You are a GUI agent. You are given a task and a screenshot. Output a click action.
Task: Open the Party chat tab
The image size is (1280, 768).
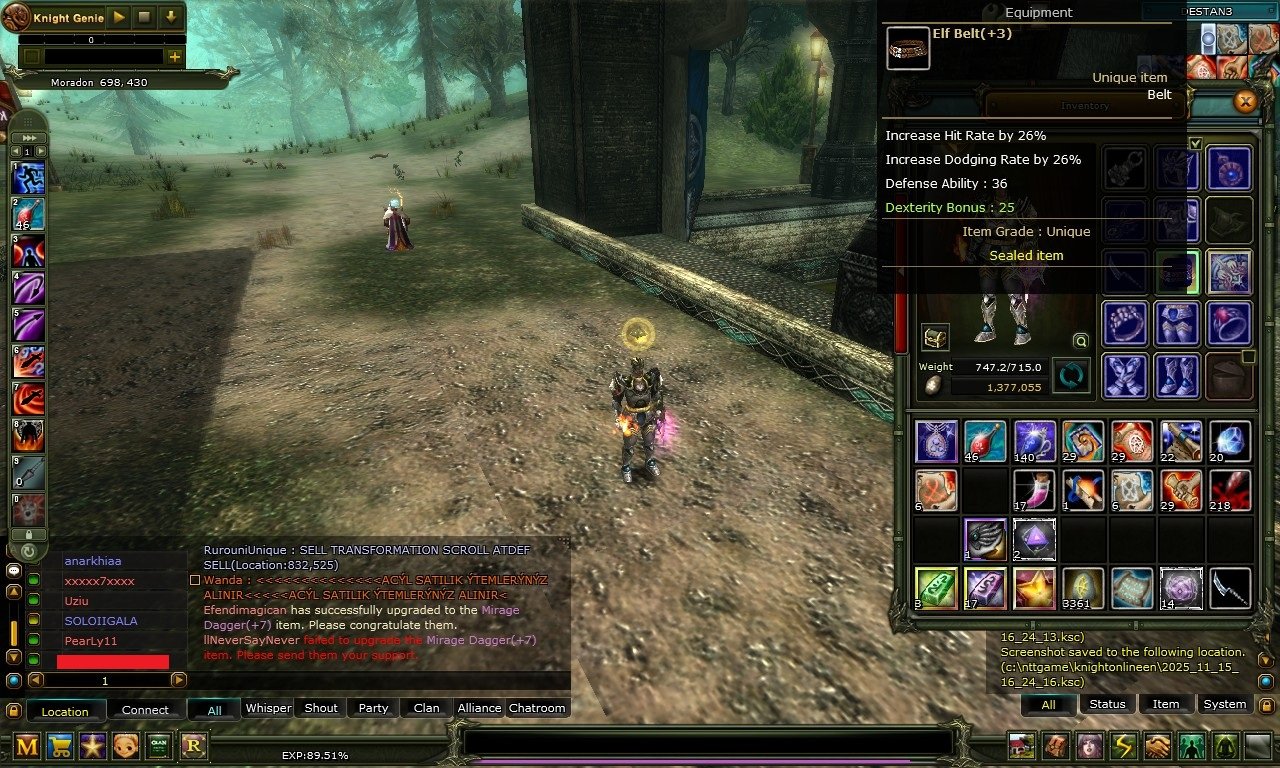pos(373,708)
